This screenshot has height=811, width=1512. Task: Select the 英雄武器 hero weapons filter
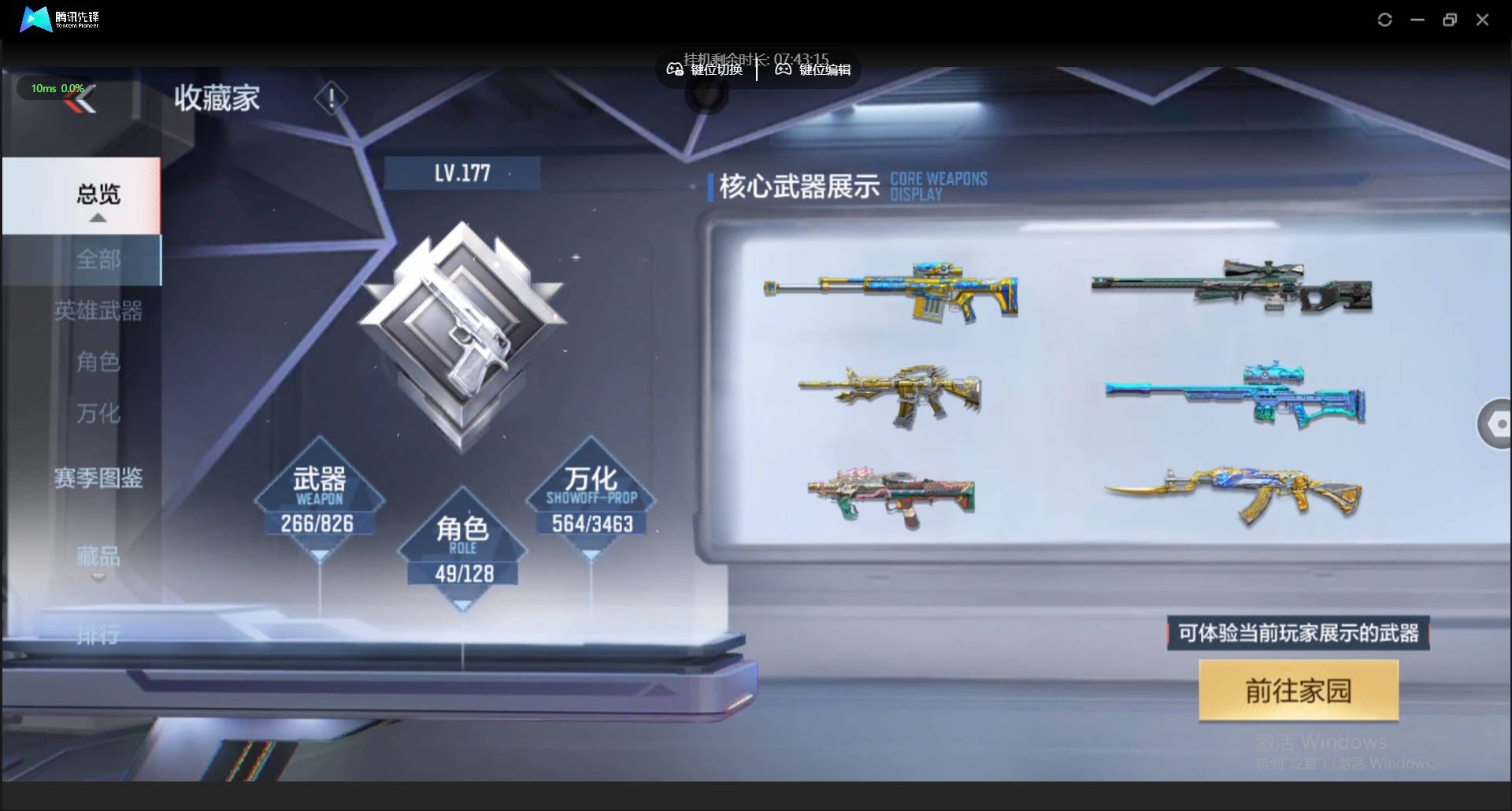pos(98,311)
